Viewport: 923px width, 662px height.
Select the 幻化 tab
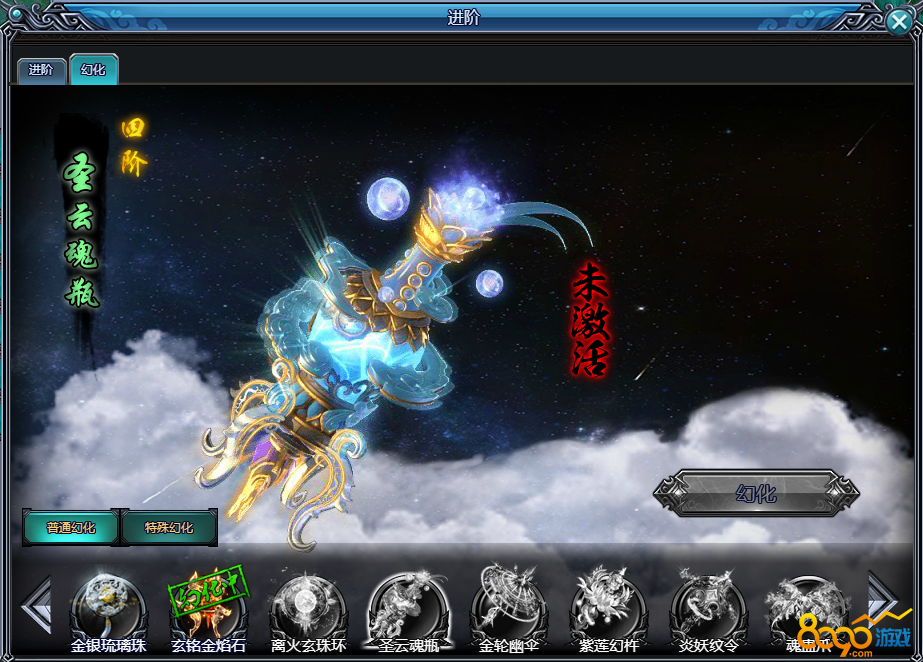pyautogui.click(x=94, y=70)
